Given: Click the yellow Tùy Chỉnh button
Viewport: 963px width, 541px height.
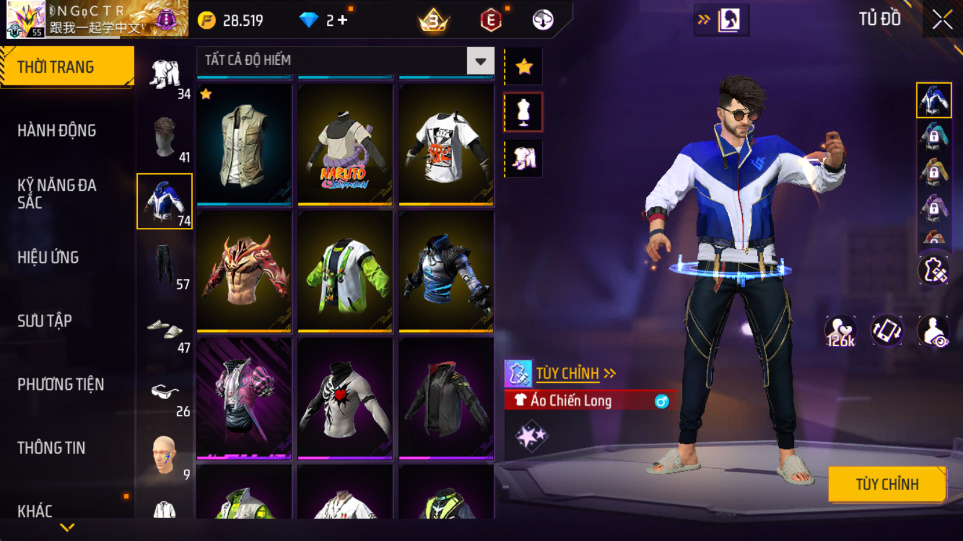Looking at the screenshot, I should point(886,485).
